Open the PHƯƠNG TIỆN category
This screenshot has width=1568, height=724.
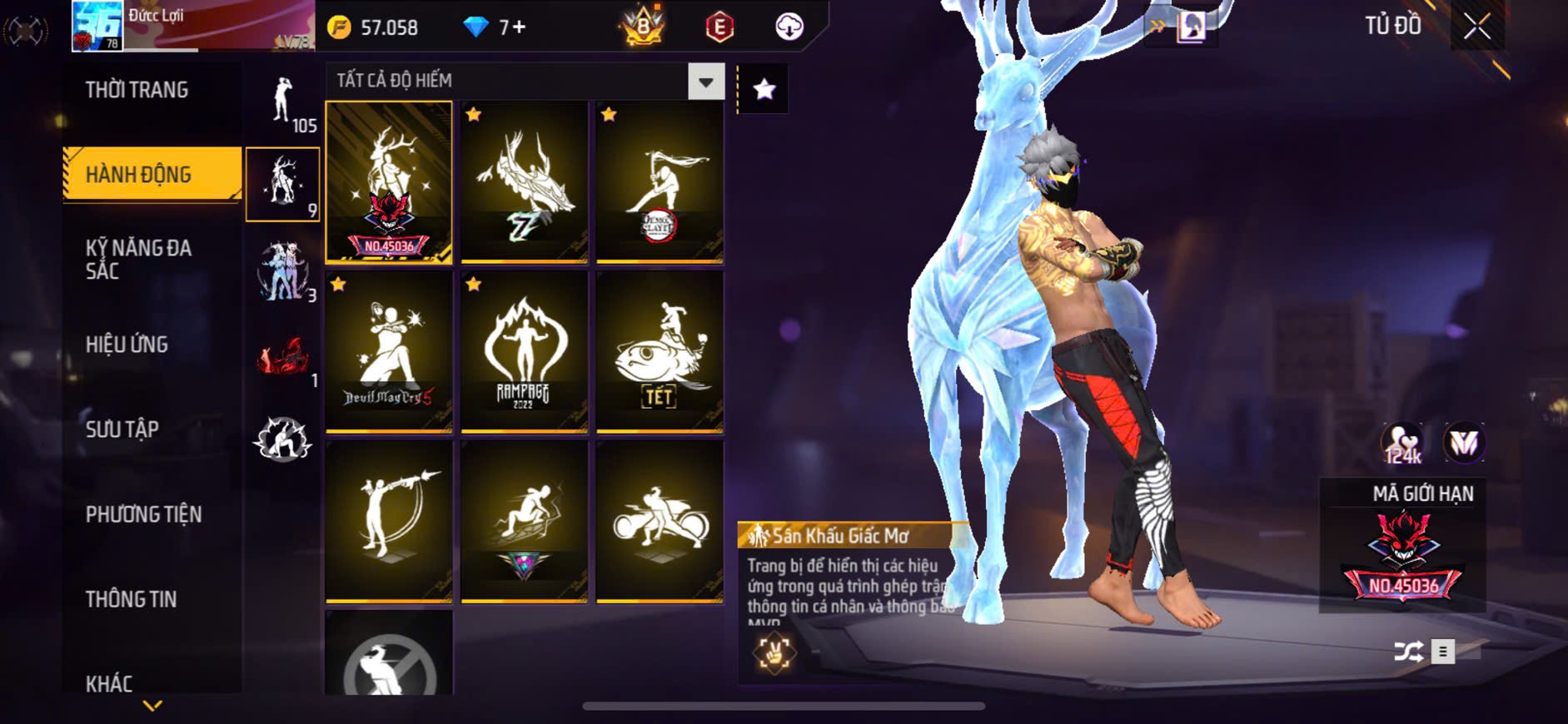(x=143, y=514)
